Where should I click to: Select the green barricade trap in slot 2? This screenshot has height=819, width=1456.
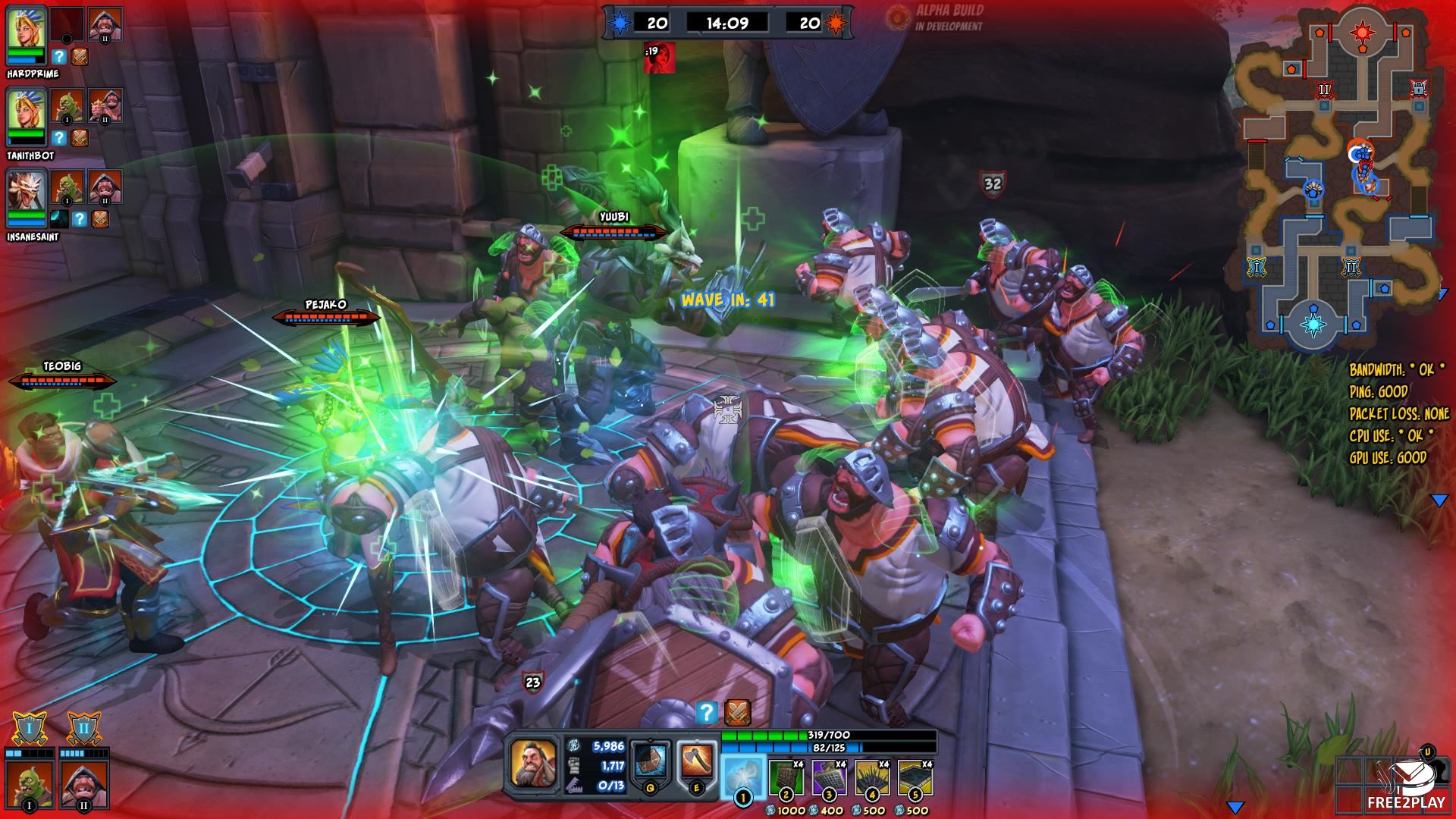786,780
